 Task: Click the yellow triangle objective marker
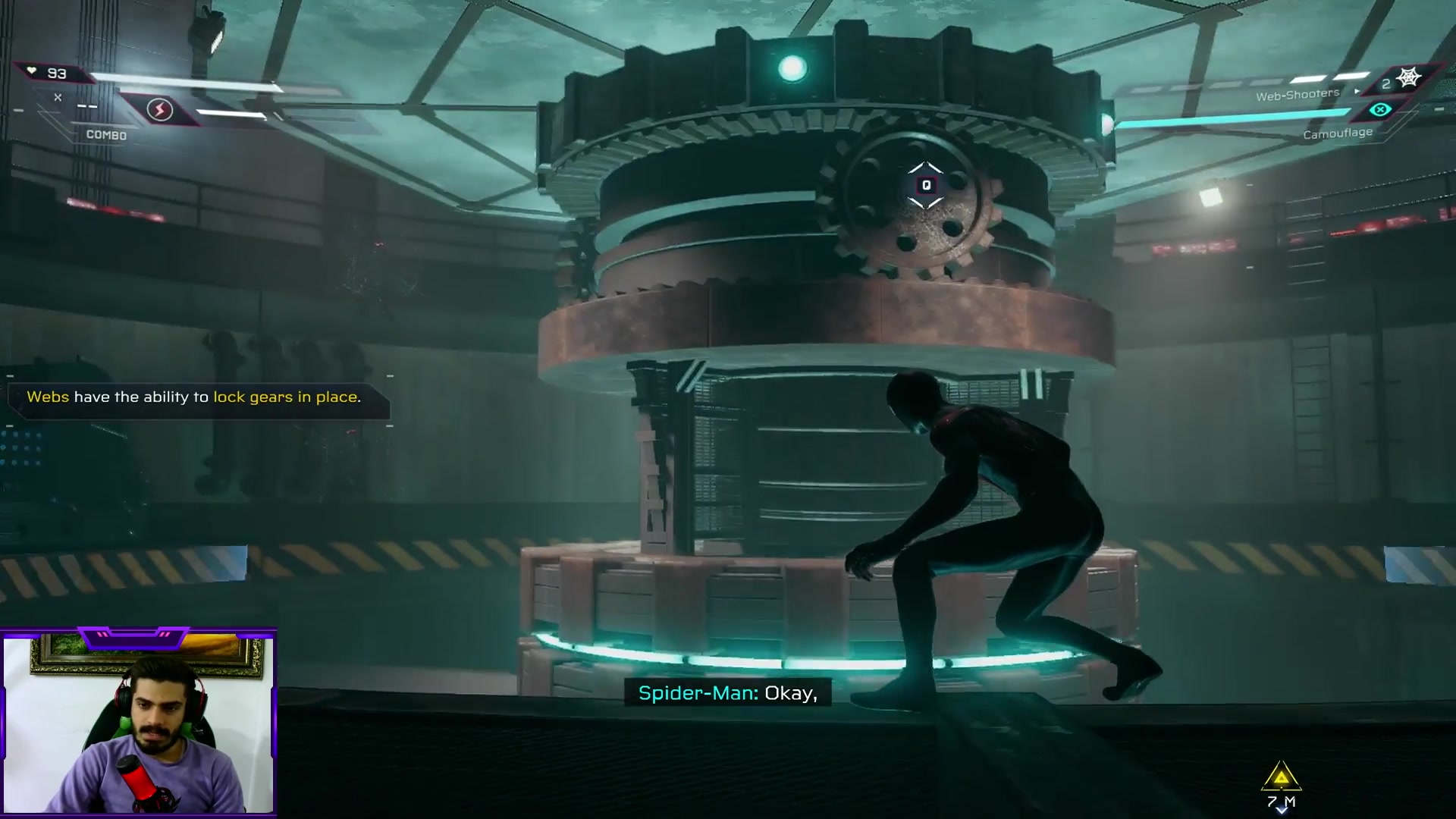click(x=1281, y=777)
